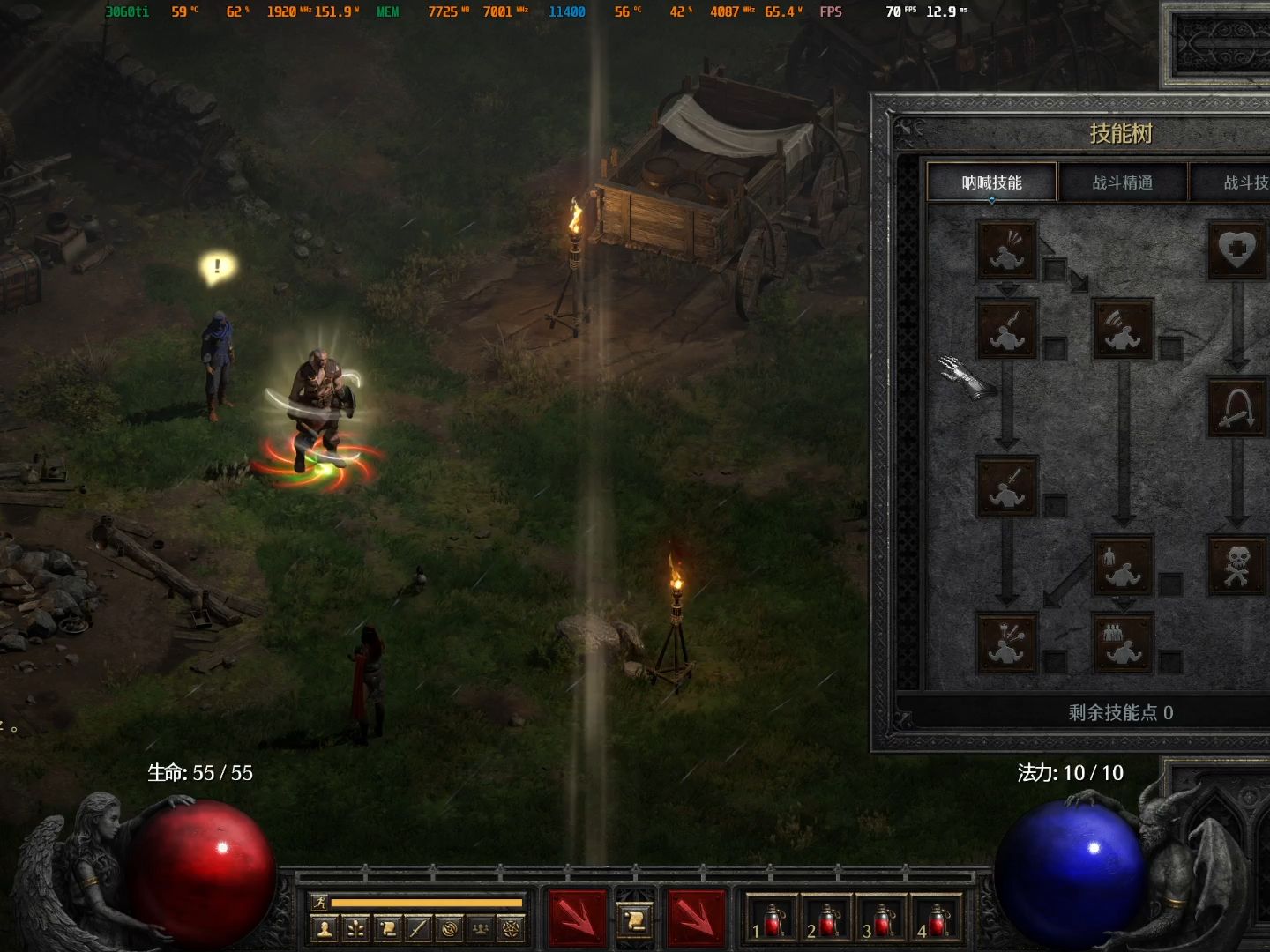Image resolution: width=1270 pixels, height=952 pixels.
Task: Click the Battle Orders skill icon
Action: (1123, 565)
